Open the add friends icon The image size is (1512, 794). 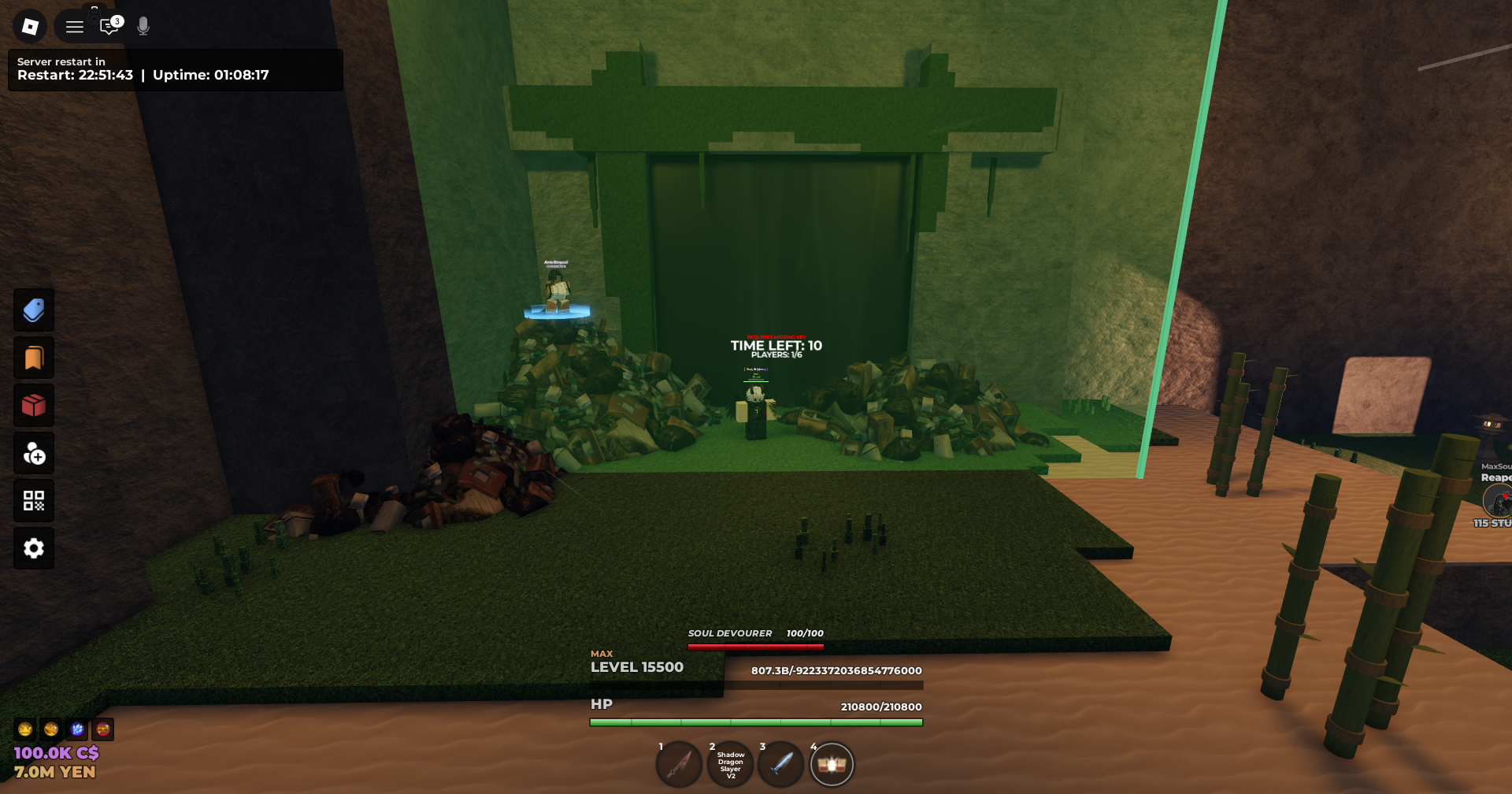[x=33, y=453]
